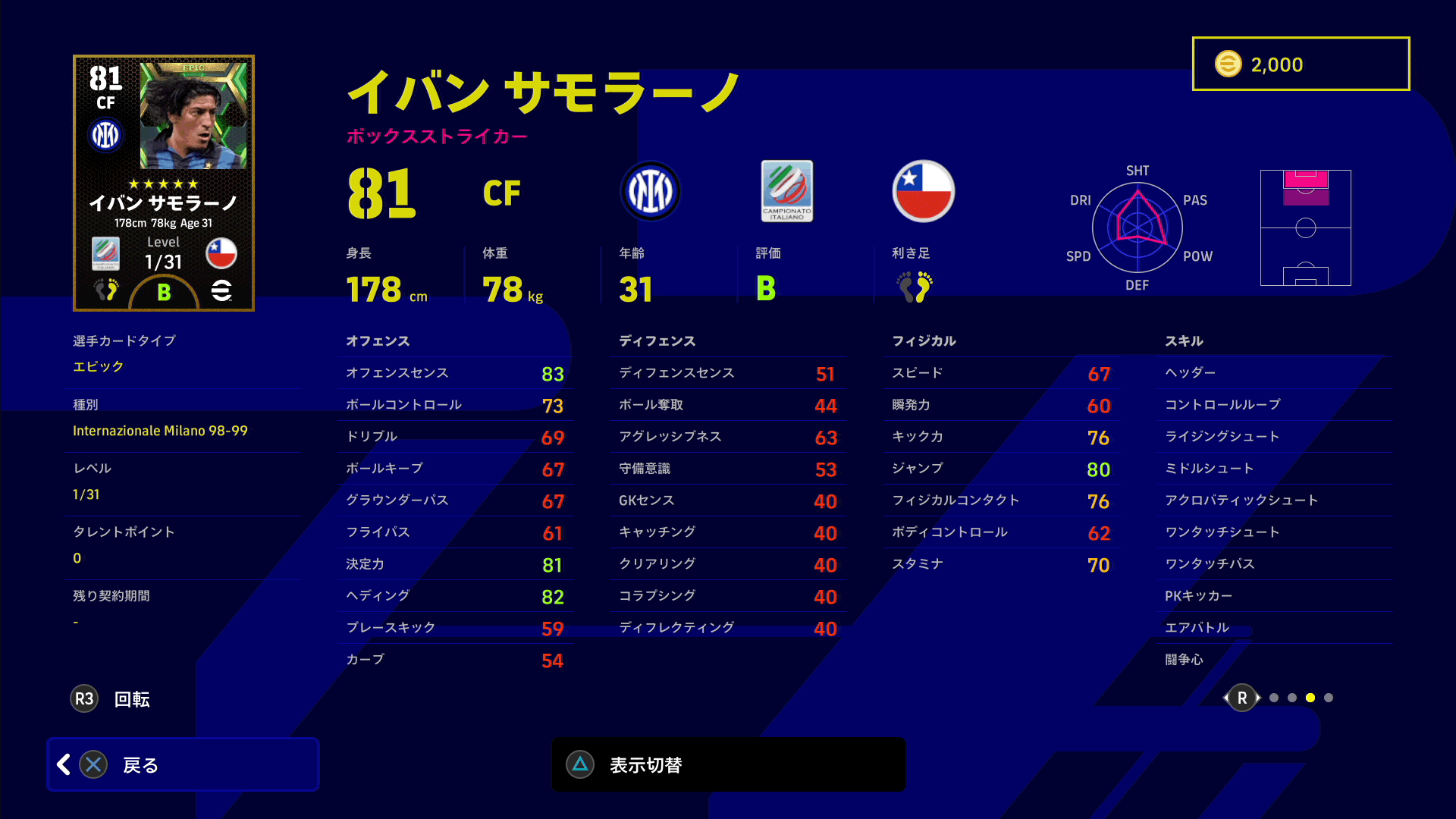Select the コントロールループ skill entry

pos(1274,404)
